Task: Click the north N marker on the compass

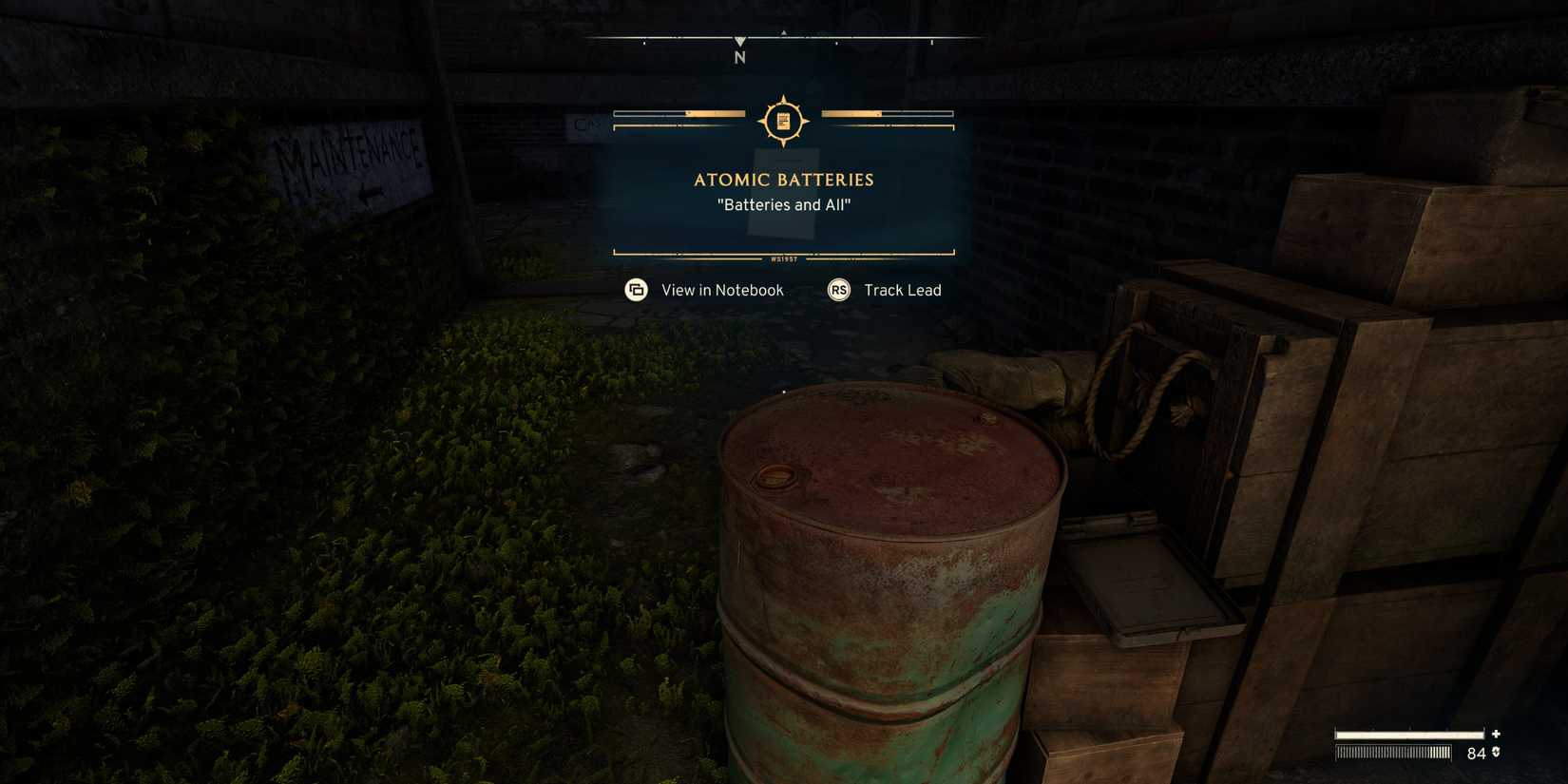Action: pos(738,59)
